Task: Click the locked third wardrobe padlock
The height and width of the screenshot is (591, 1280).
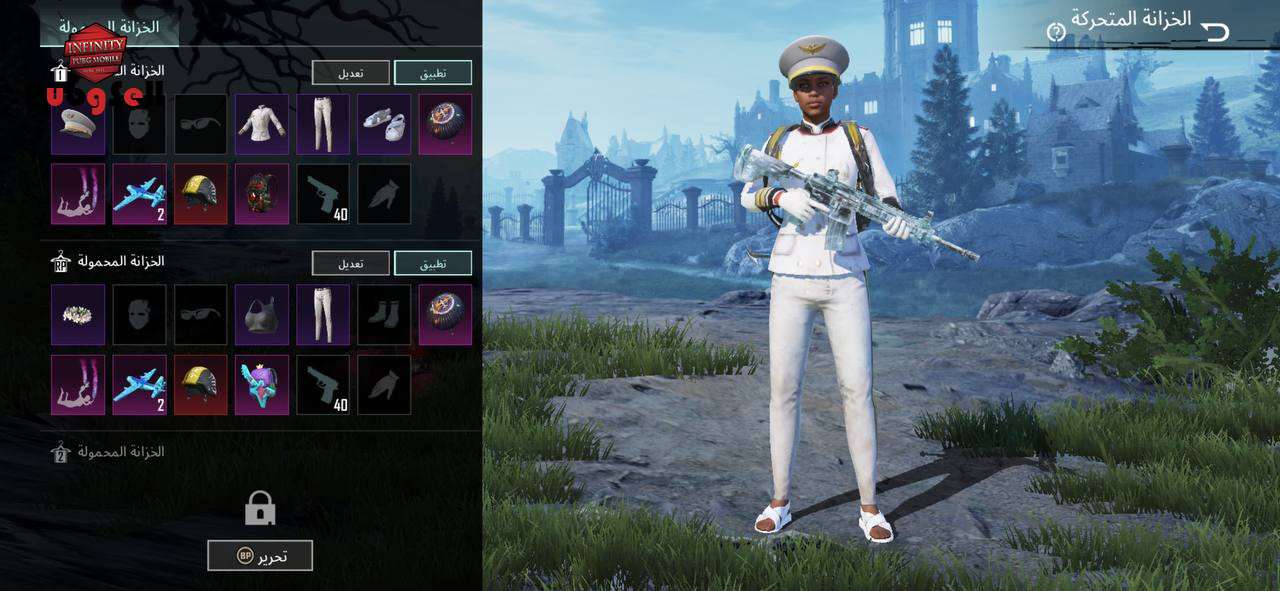Action: tap(260, 509)
